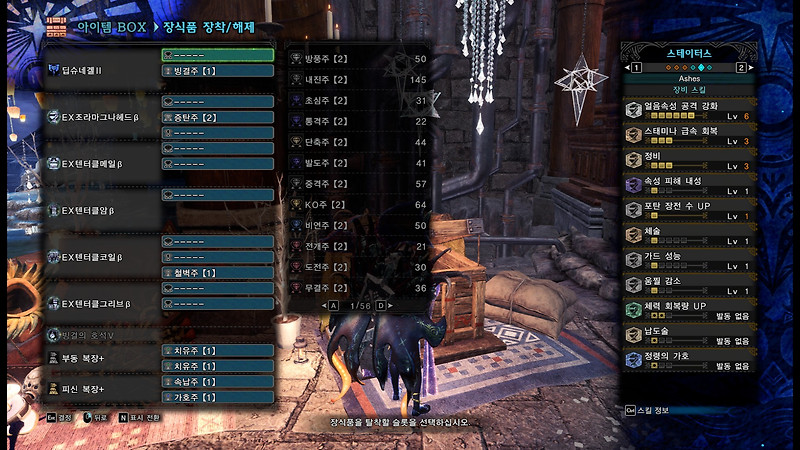The height and width of the screenshot is (450, 800).
Task: Select the 스태미나 급속 회복 skill row
Action: click(x=687, y=134)
